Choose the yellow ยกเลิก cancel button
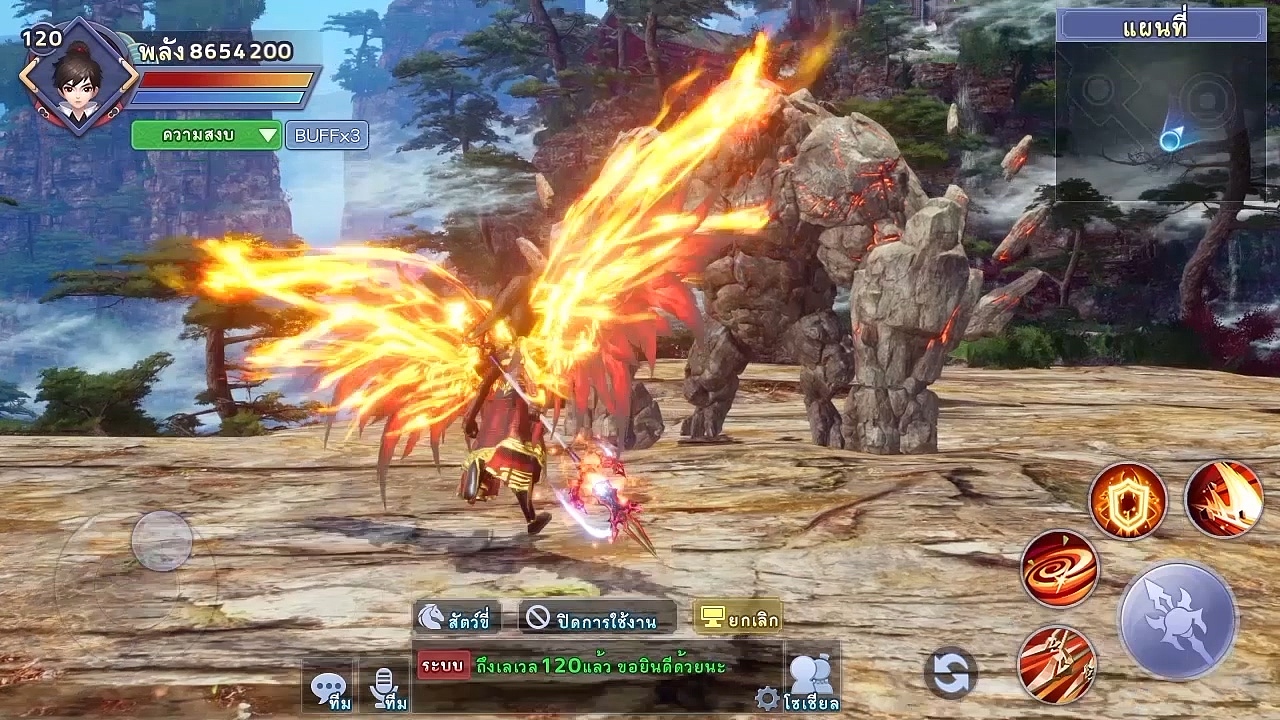This screenshot has height=720, width=1280. [x=738, y=619]
